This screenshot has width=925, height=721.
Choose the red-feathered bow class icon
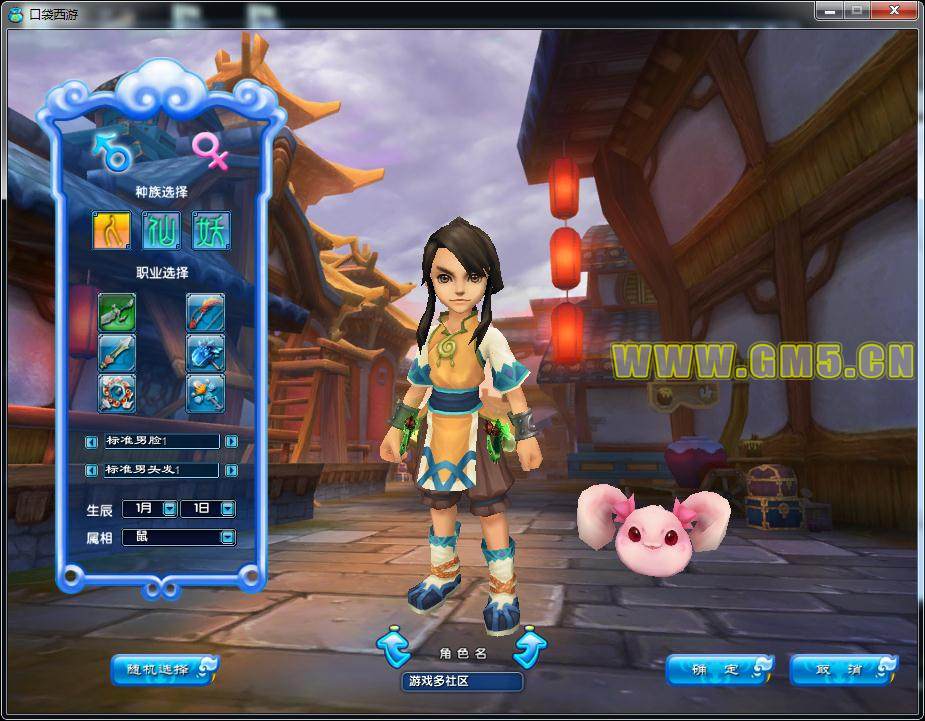[x=205, y=313]
